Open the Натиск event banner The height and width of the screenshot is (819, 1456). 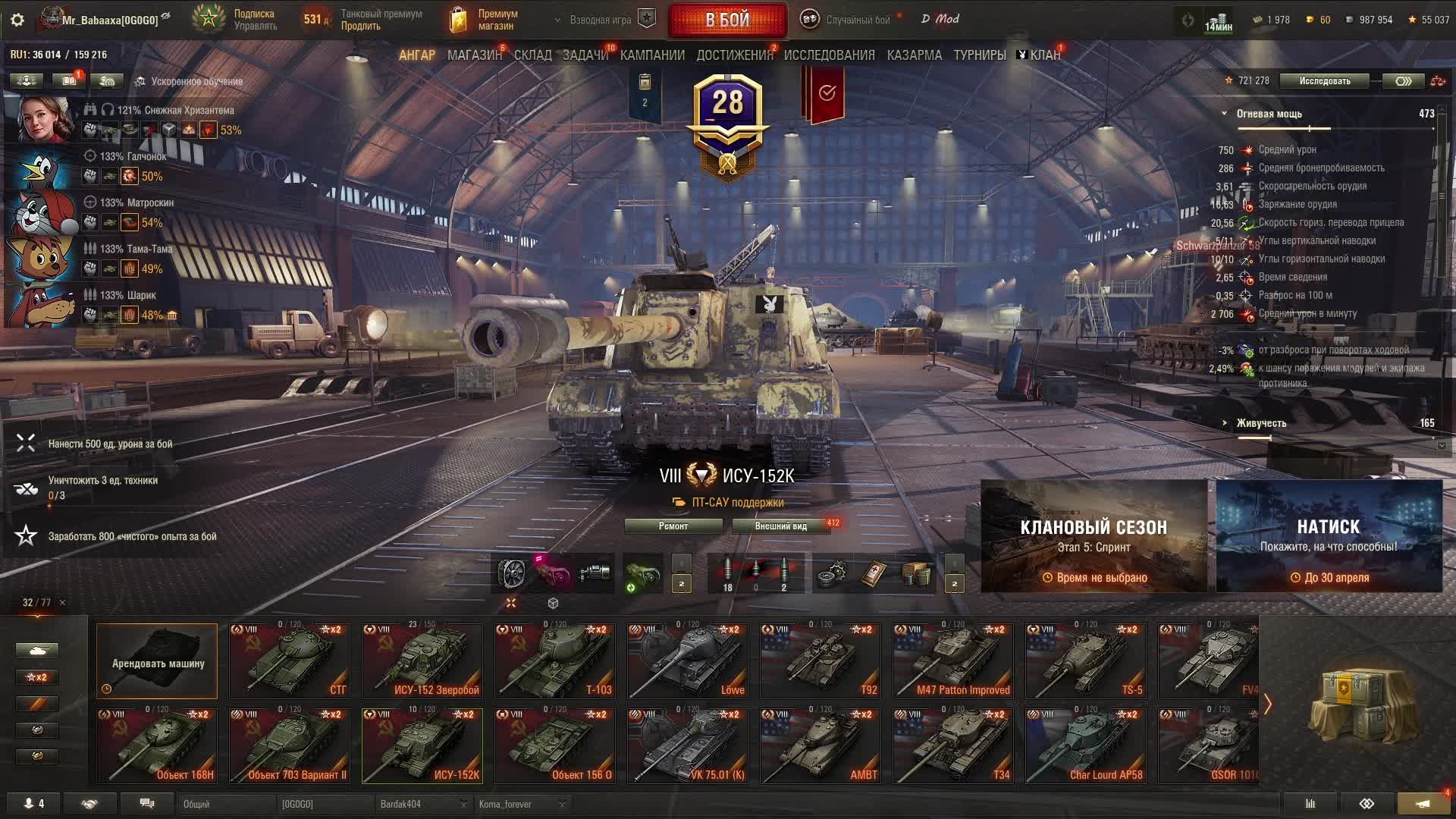point(1329,536)
